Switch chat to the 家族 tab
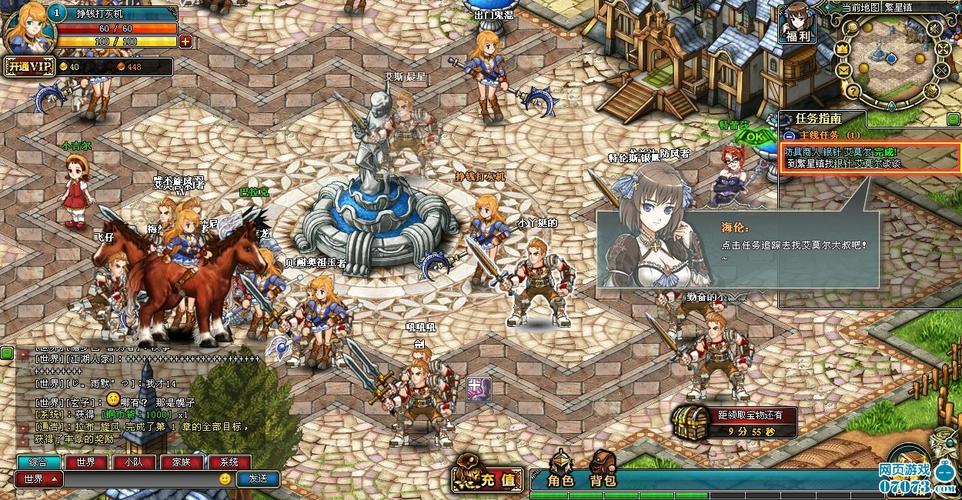The height and width of the screenshot is (500, 962). (x=181, y=463)
